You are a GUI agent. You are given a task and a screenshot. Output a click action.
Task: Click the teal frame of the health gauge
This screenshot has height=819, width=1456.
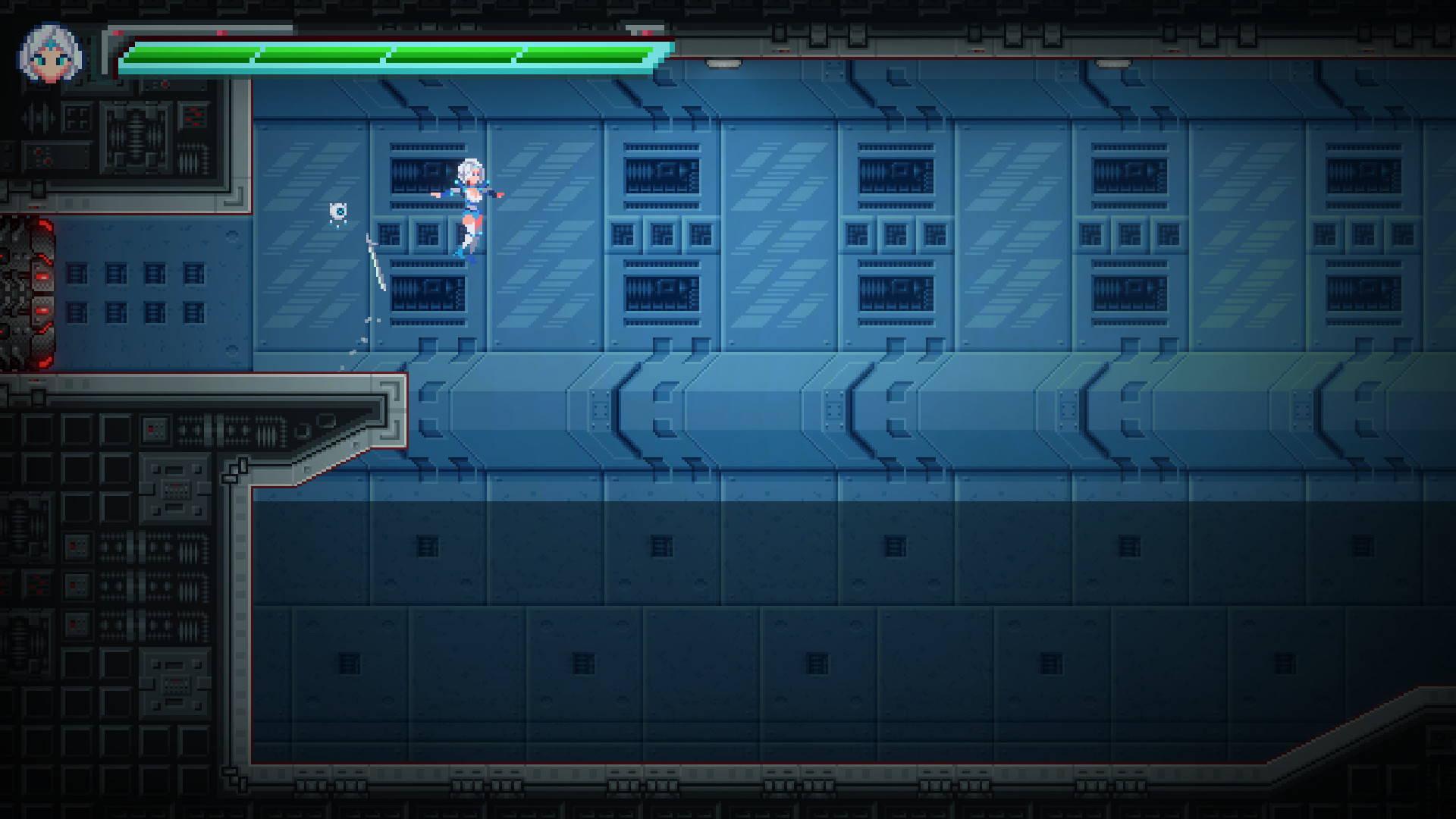click(x=303, y=70)
